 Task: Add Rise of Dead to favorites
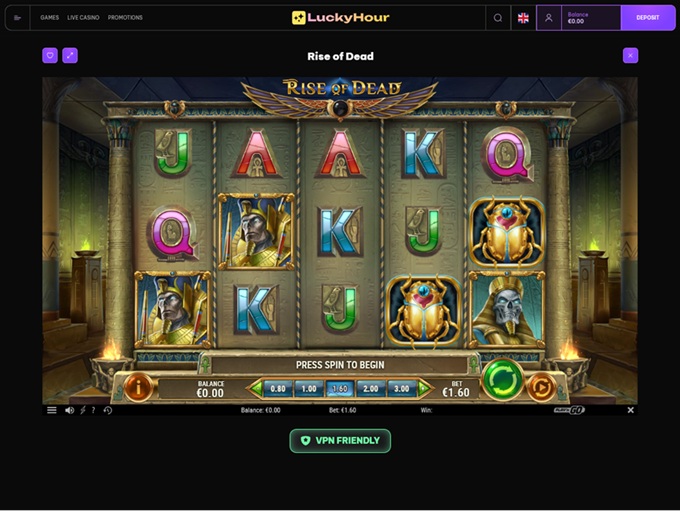point(50,56)
